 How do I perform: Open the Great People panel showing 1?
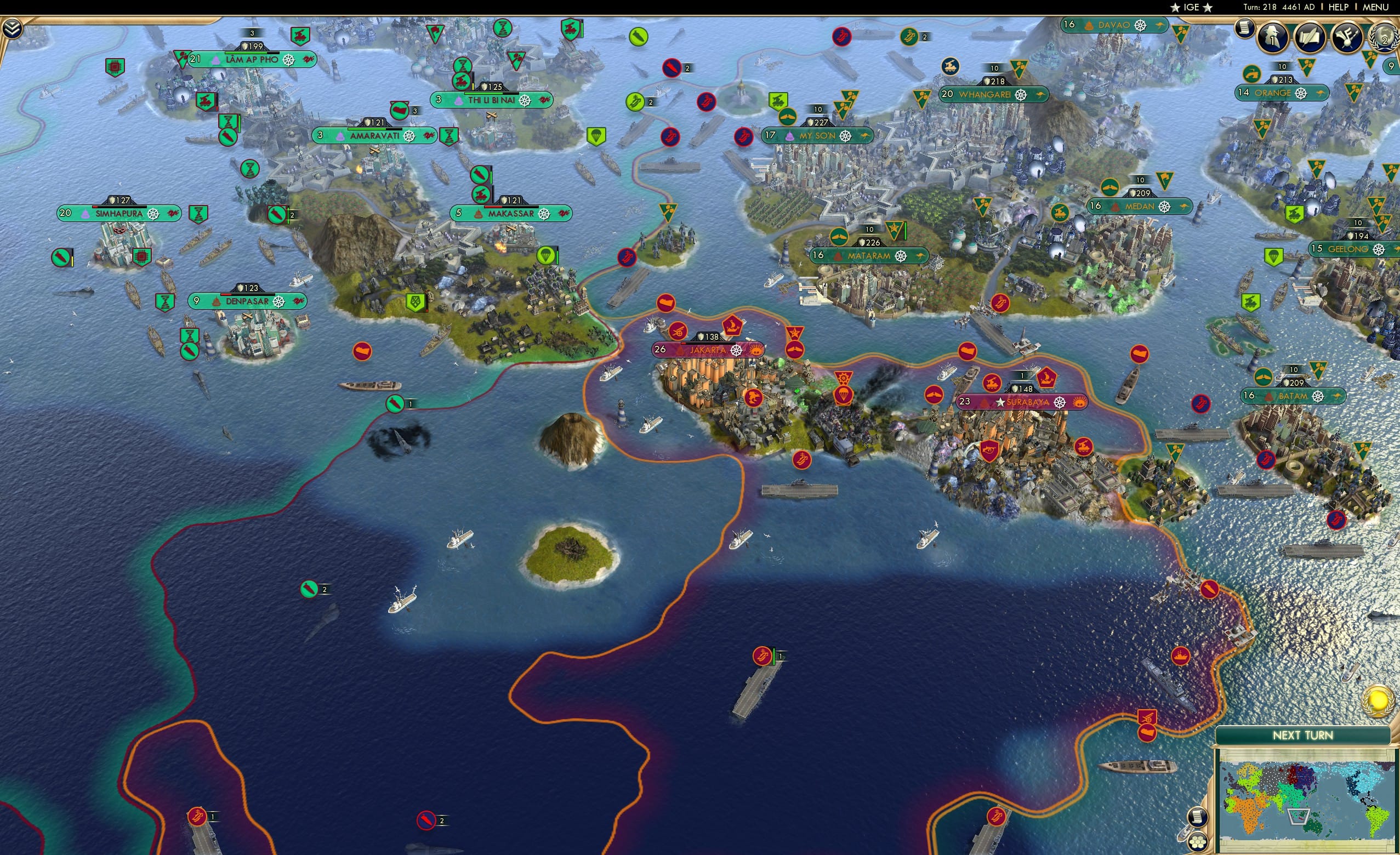click(x=1272, y=37)
